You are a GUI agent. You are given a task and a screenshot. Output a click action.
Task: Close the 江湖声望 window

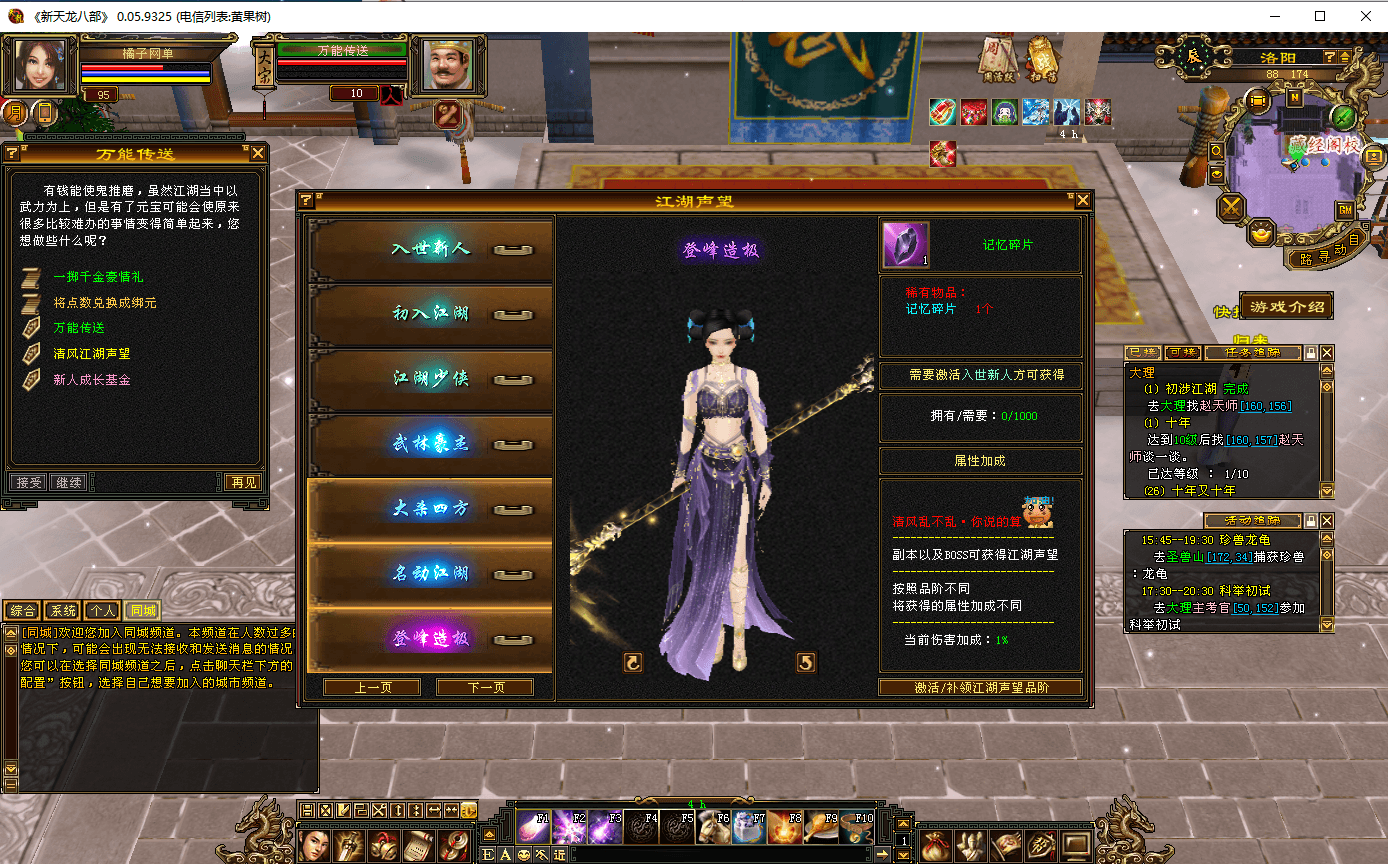(1082, 201)
